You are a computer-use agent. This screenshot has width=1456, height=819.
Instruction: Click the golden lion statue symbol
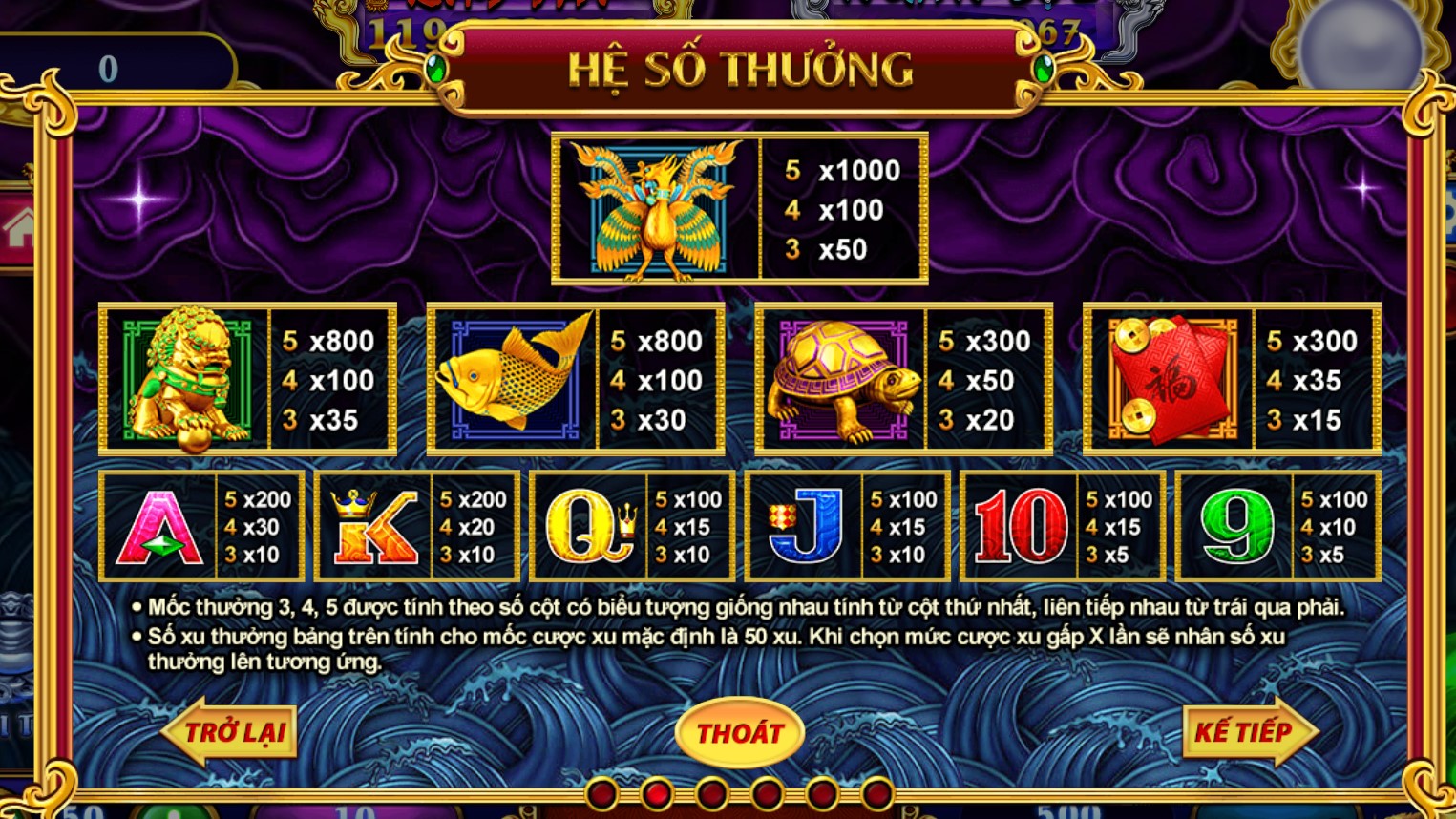182,378
